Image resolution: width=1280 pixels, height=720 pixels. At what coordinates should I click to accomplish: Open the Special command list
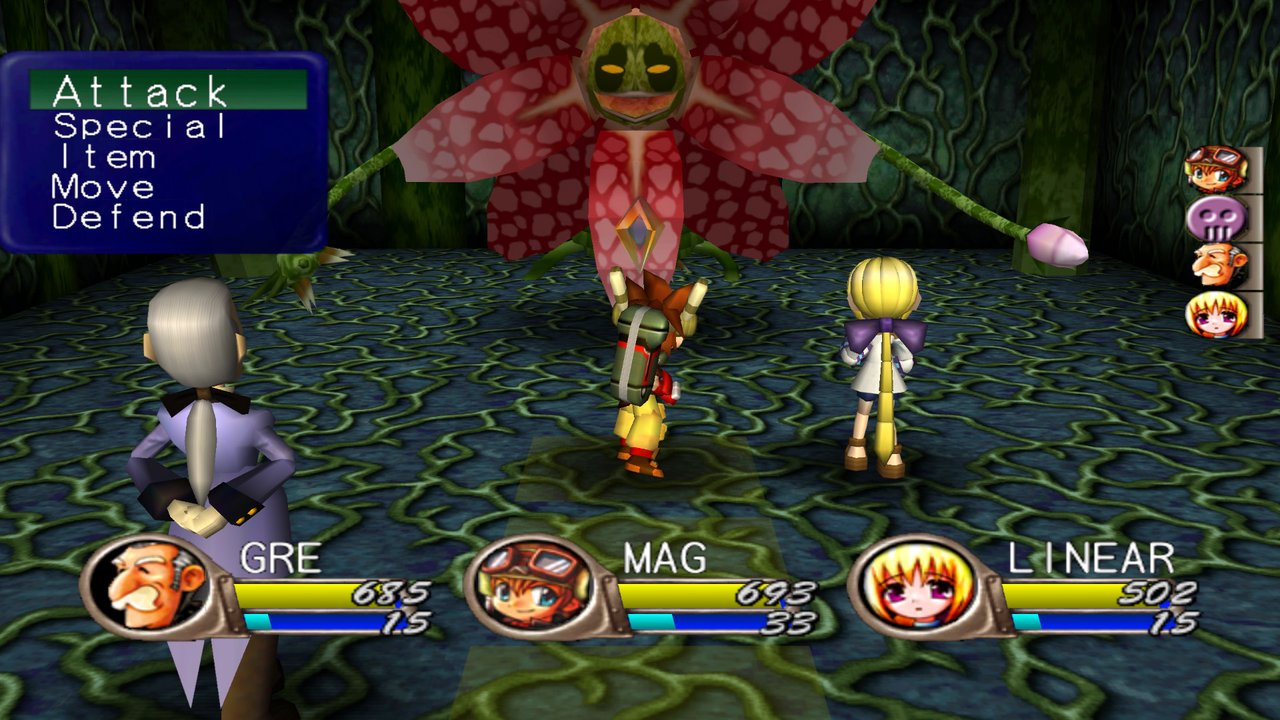[140, 126]
